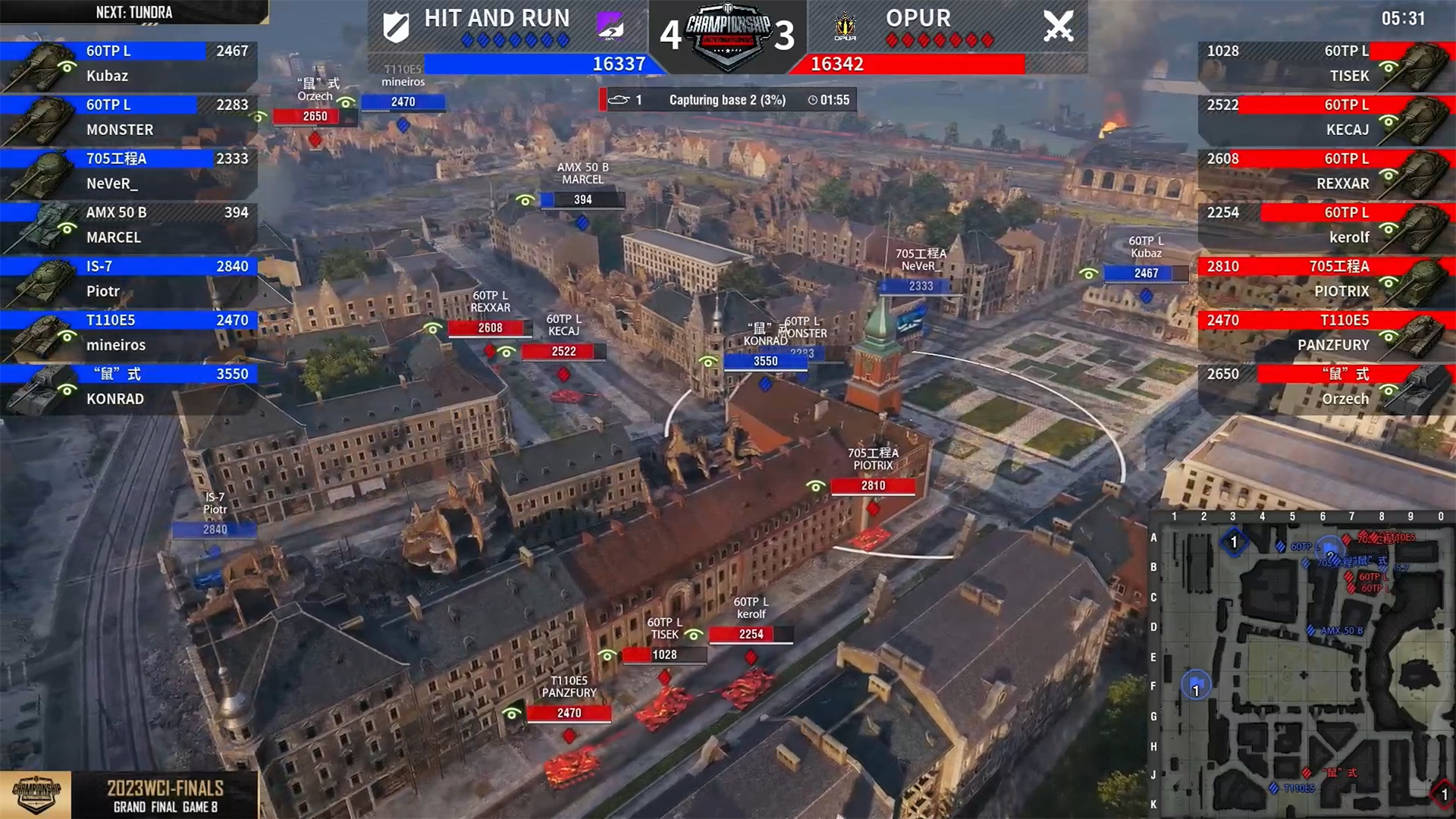Choose KECAJ in the red team roster

1326,118
